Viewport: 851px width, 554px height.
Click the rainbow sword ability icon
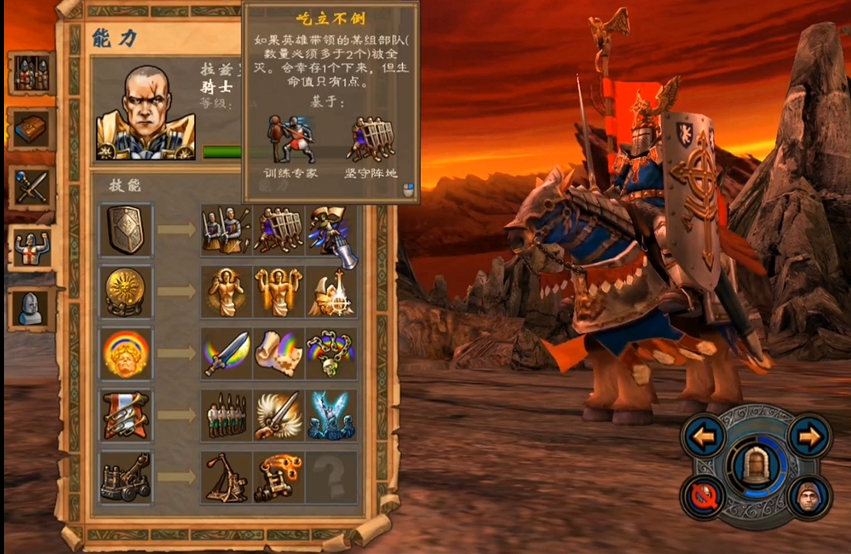tap(226, 353)
